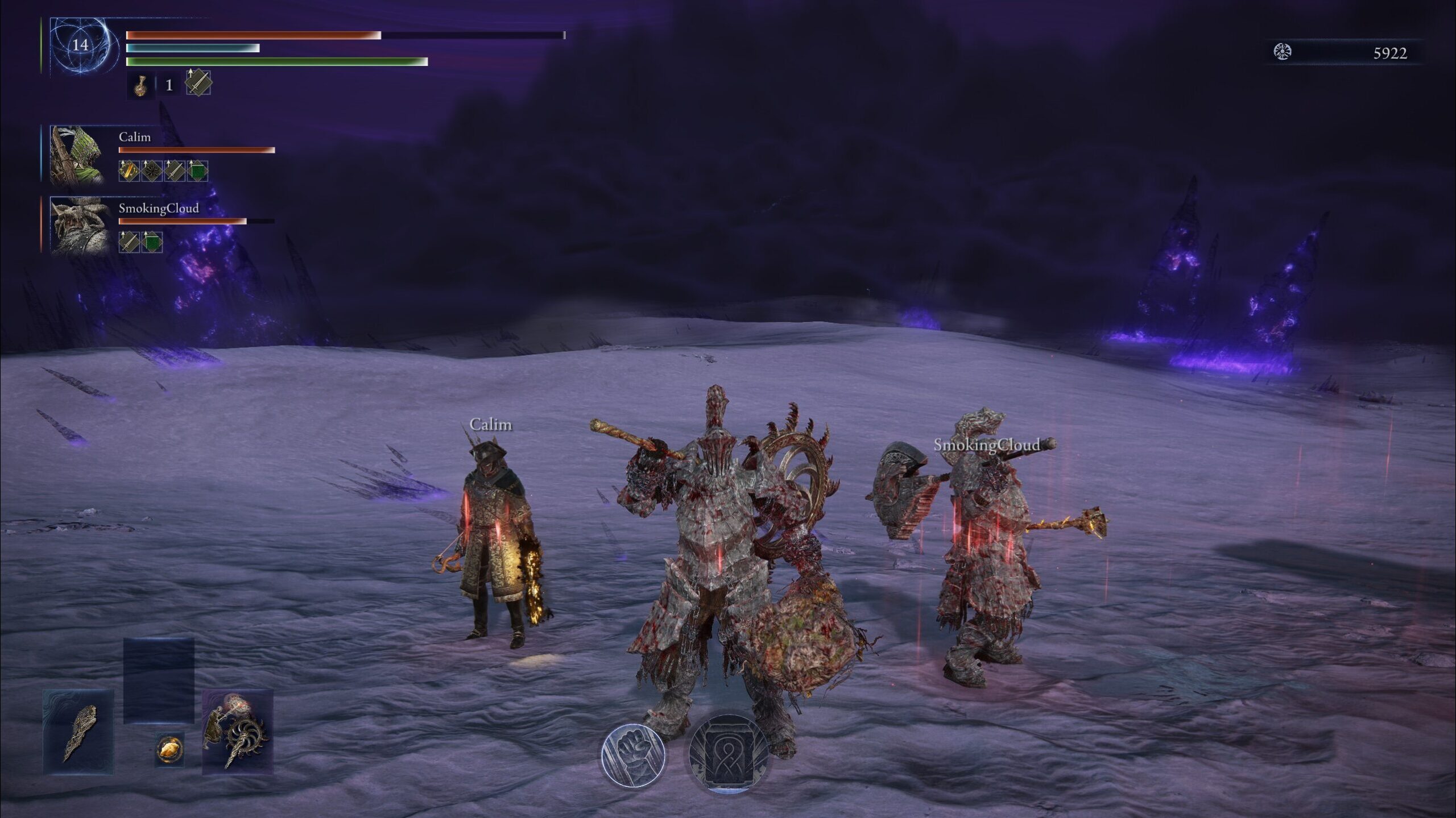Image resolution: width=1456 pixels, height=818 pixels.
Task: Inspect Calim's golden glowing blade buff icon
Action: (x=129, y=171)
